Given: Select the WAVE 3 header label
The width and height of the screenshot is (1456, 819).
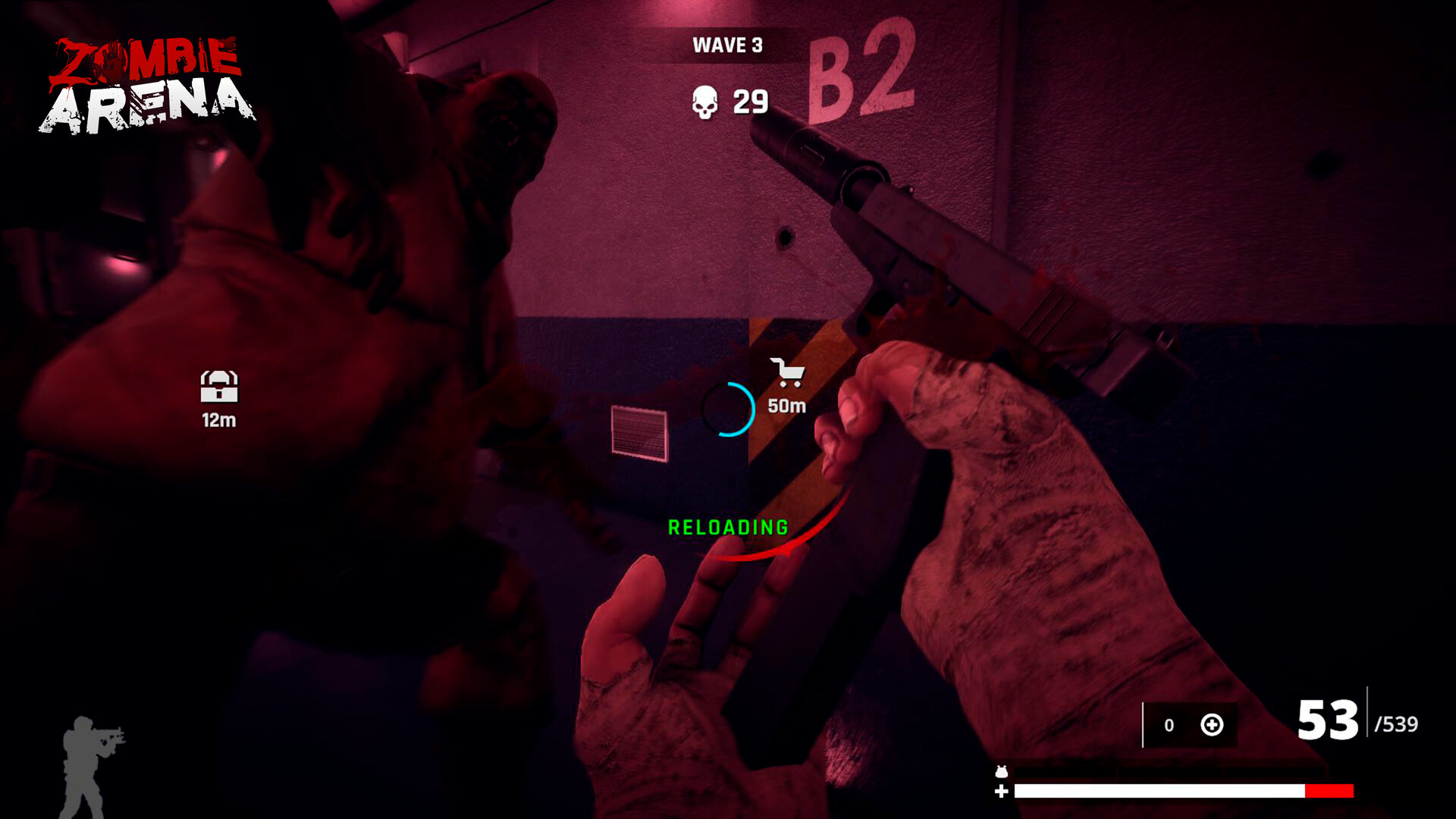Looking at the screenshot, I should coord(726,45).
